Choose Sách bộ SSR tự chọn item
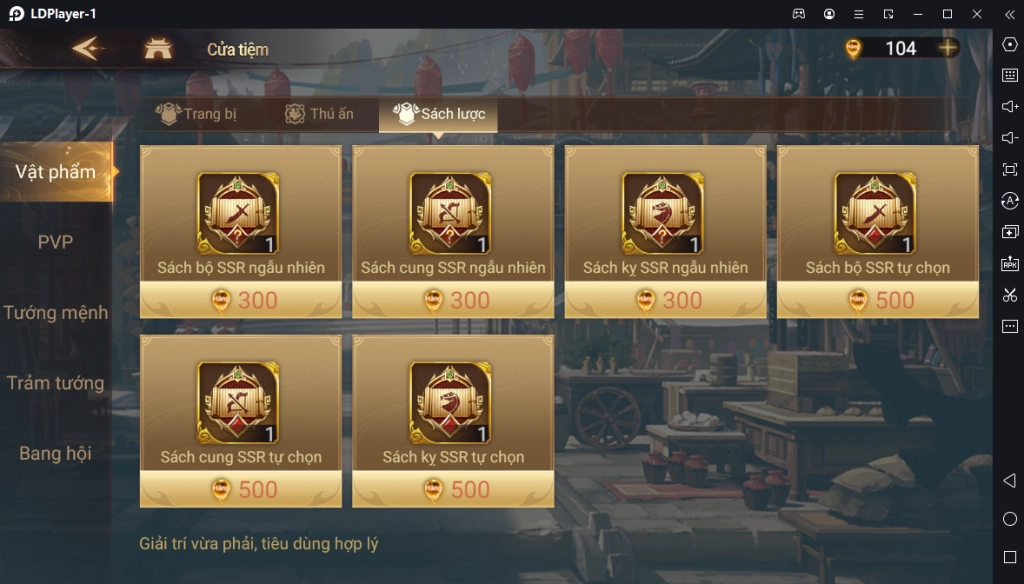 coord(877,232)
